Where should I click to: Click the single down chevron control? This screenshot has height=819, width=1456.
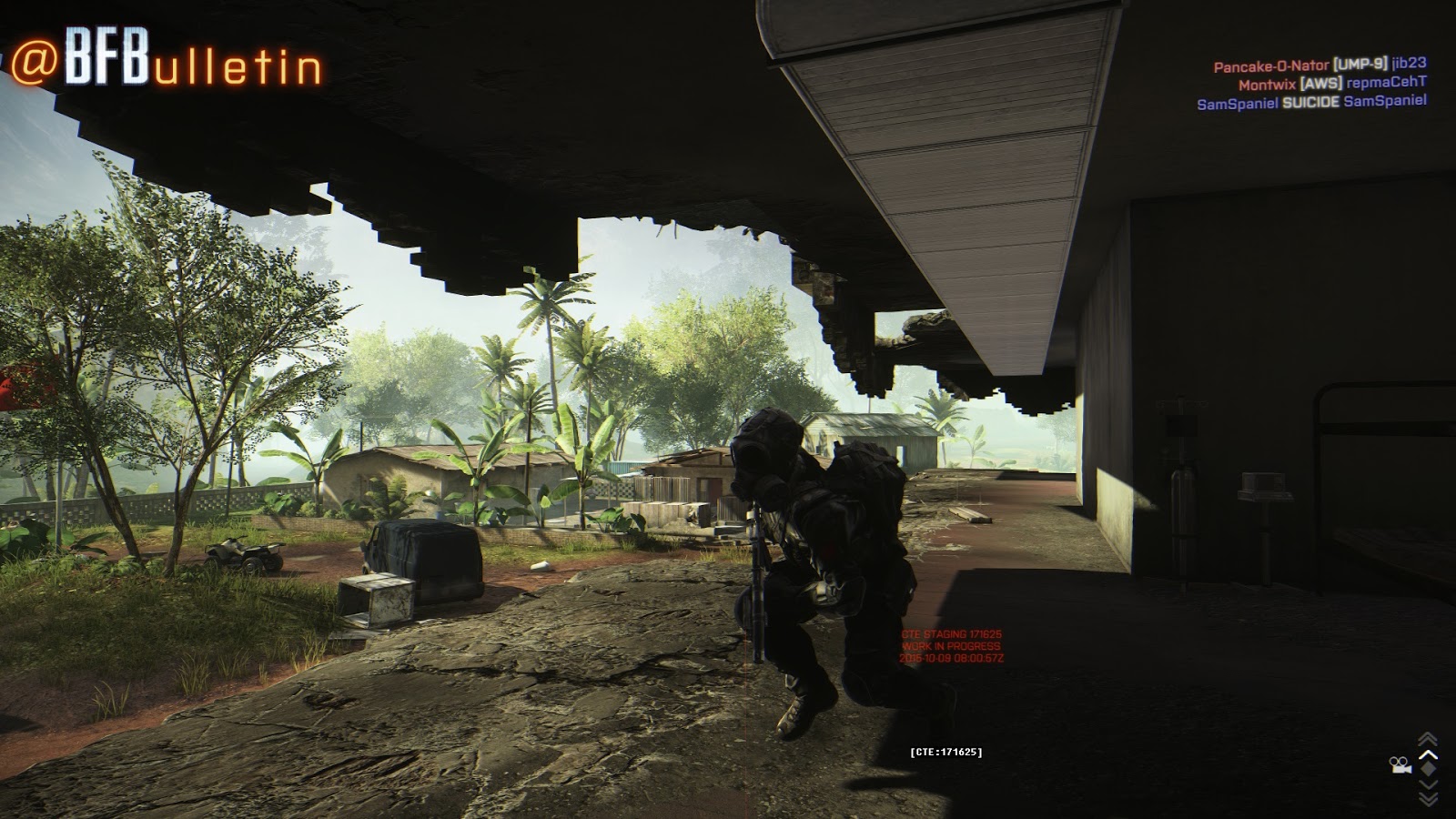tap(1427, 784)
